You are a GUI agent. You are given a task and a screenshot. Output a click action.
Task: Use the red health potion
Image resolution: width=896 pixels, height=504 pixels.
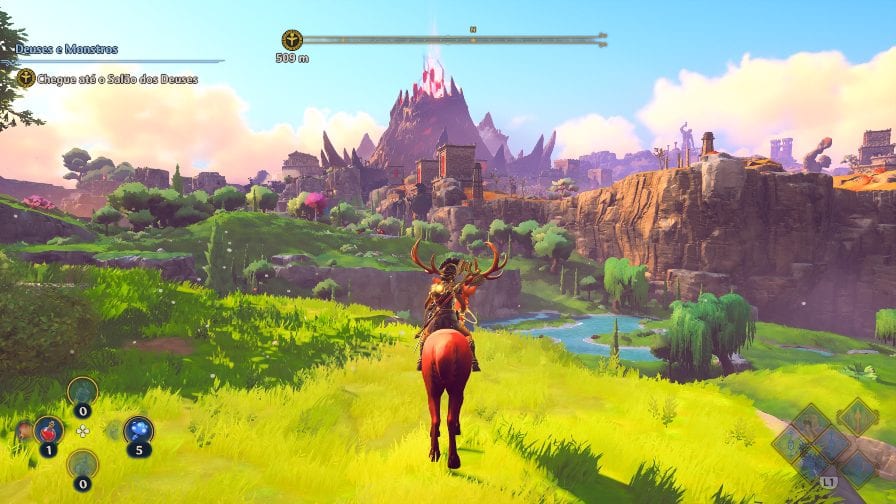click(48, 431)
